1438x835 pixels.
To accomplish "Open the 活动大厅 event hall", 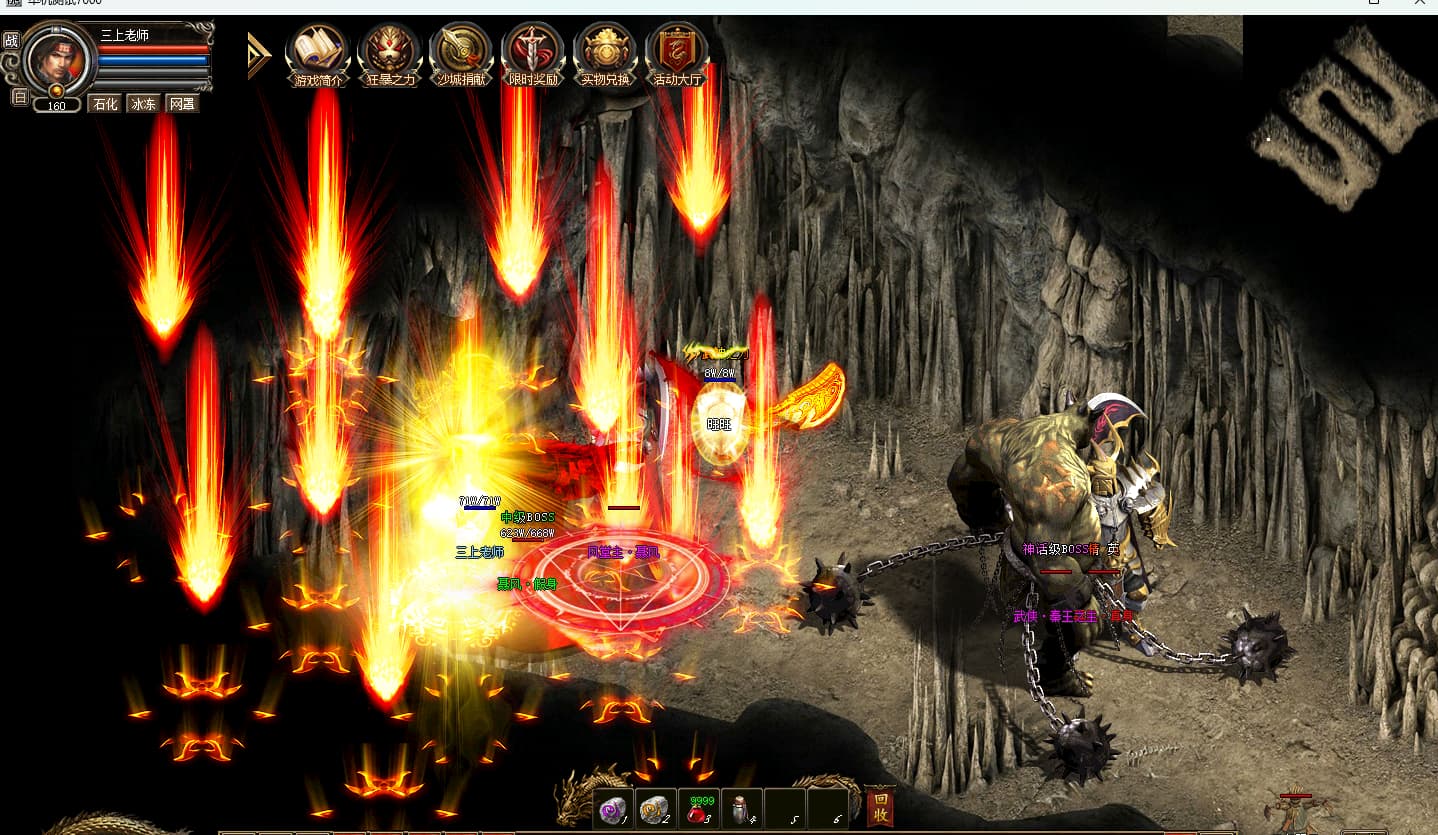I will pyautogui.click(x=677, y=53).
